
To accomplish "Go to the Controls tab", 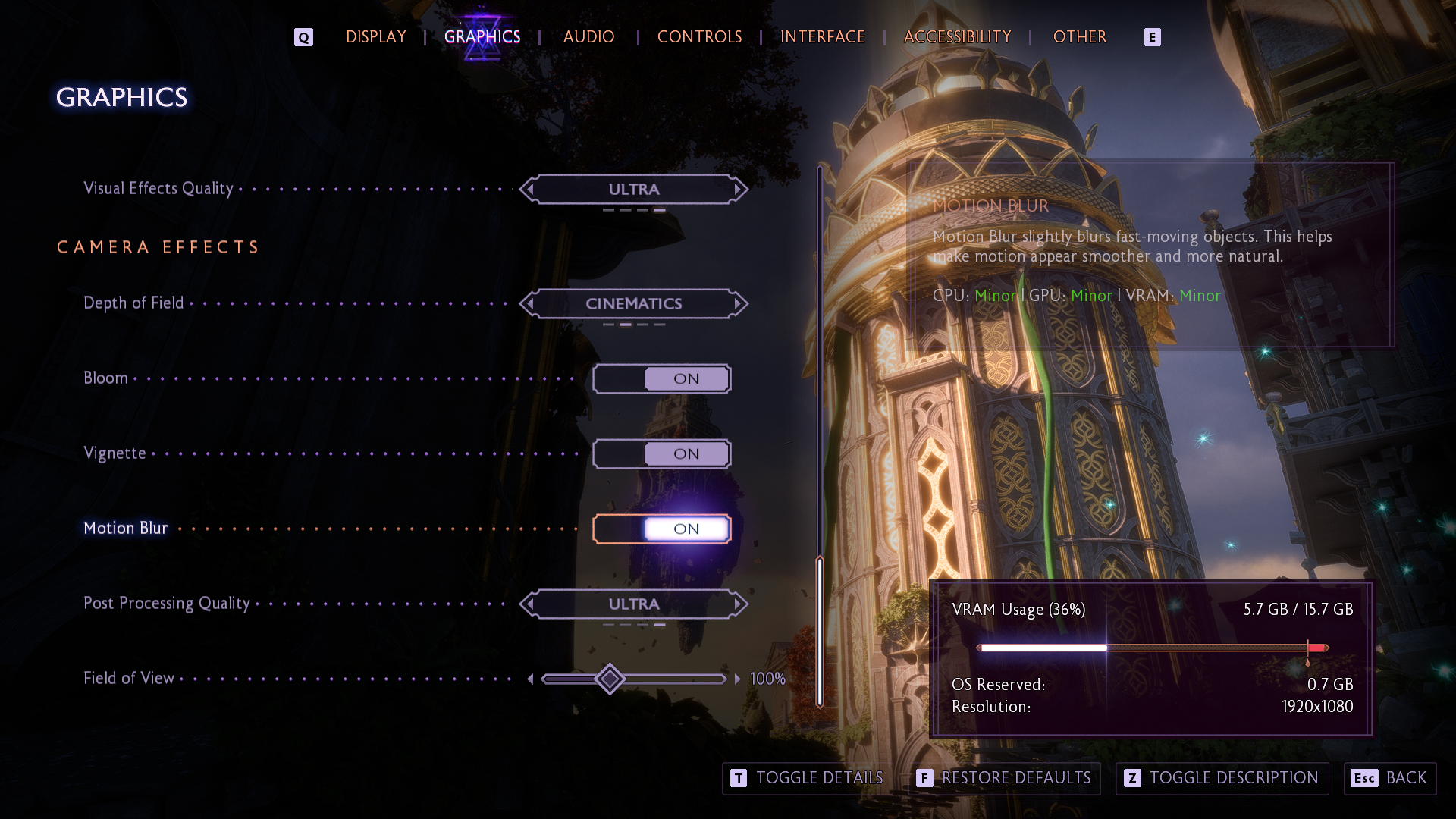I will point(699,36).
